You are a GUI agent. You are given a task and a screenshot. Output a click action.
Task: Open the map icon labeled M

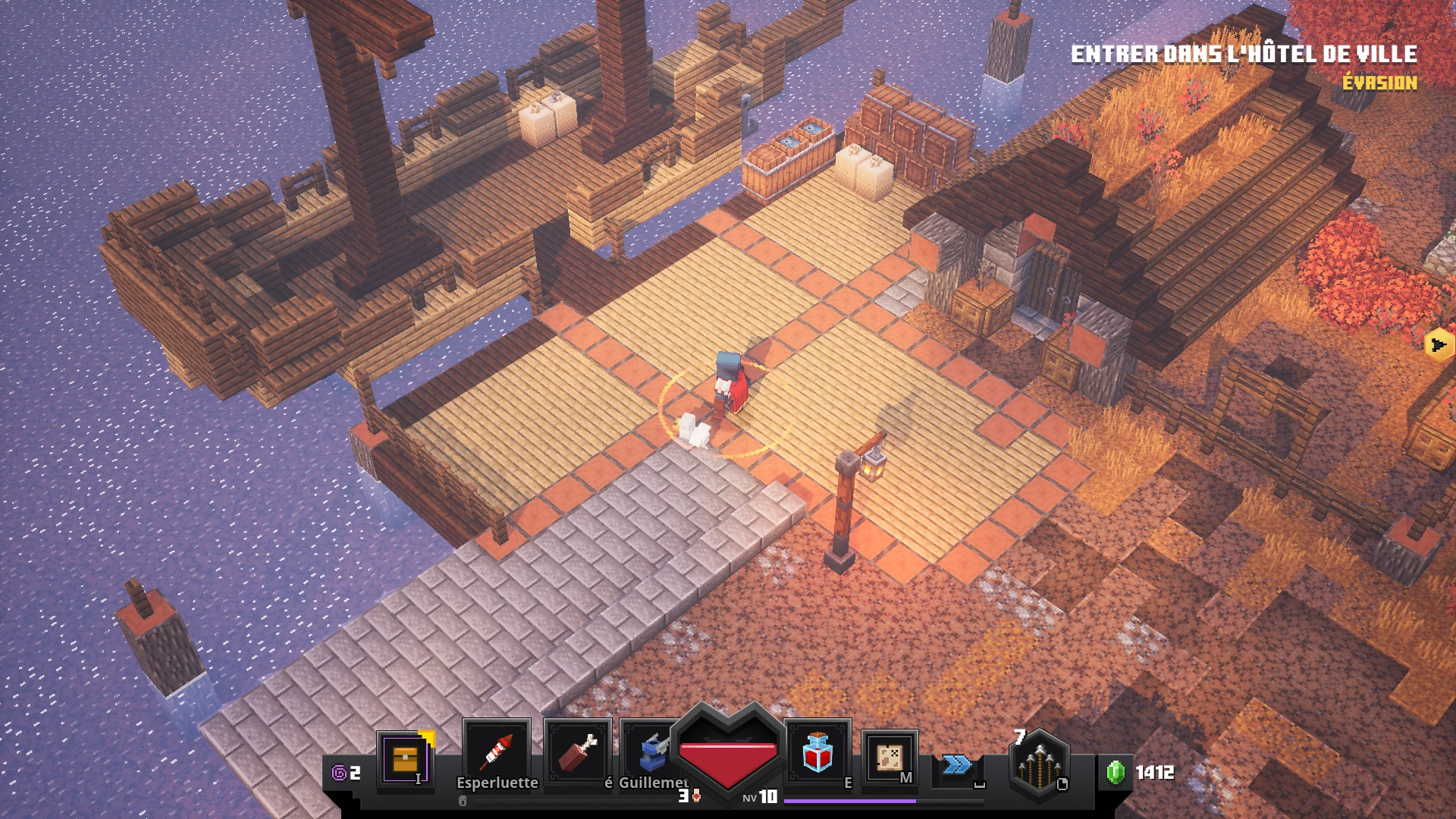tap(890, 756)
